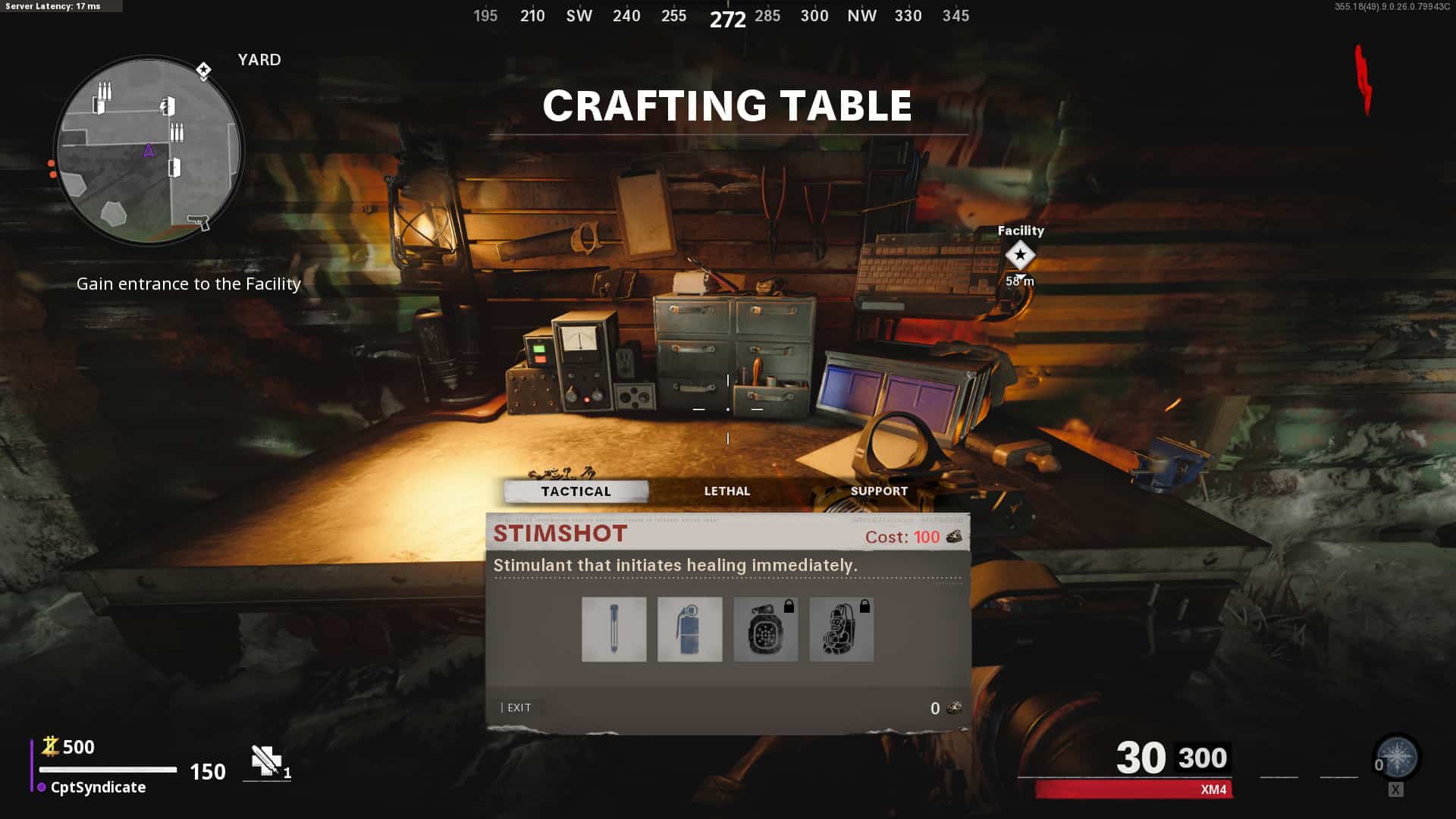Choose the Stimshot syringe slot
This screenshot has width=1456, height=819.
click(x=613, y=629)
